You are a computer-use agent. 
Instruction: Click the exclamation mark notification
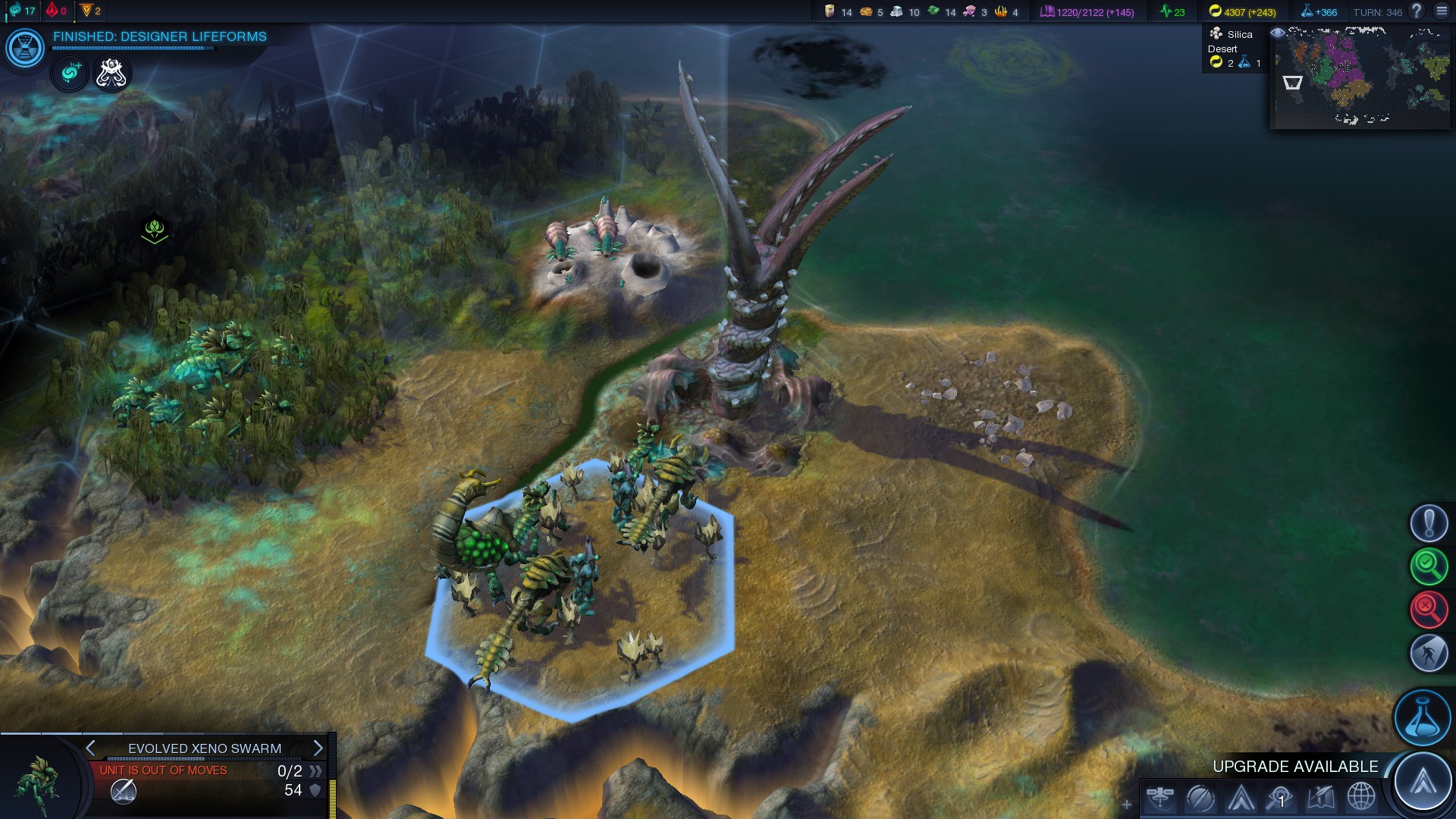click(1429, 522)
